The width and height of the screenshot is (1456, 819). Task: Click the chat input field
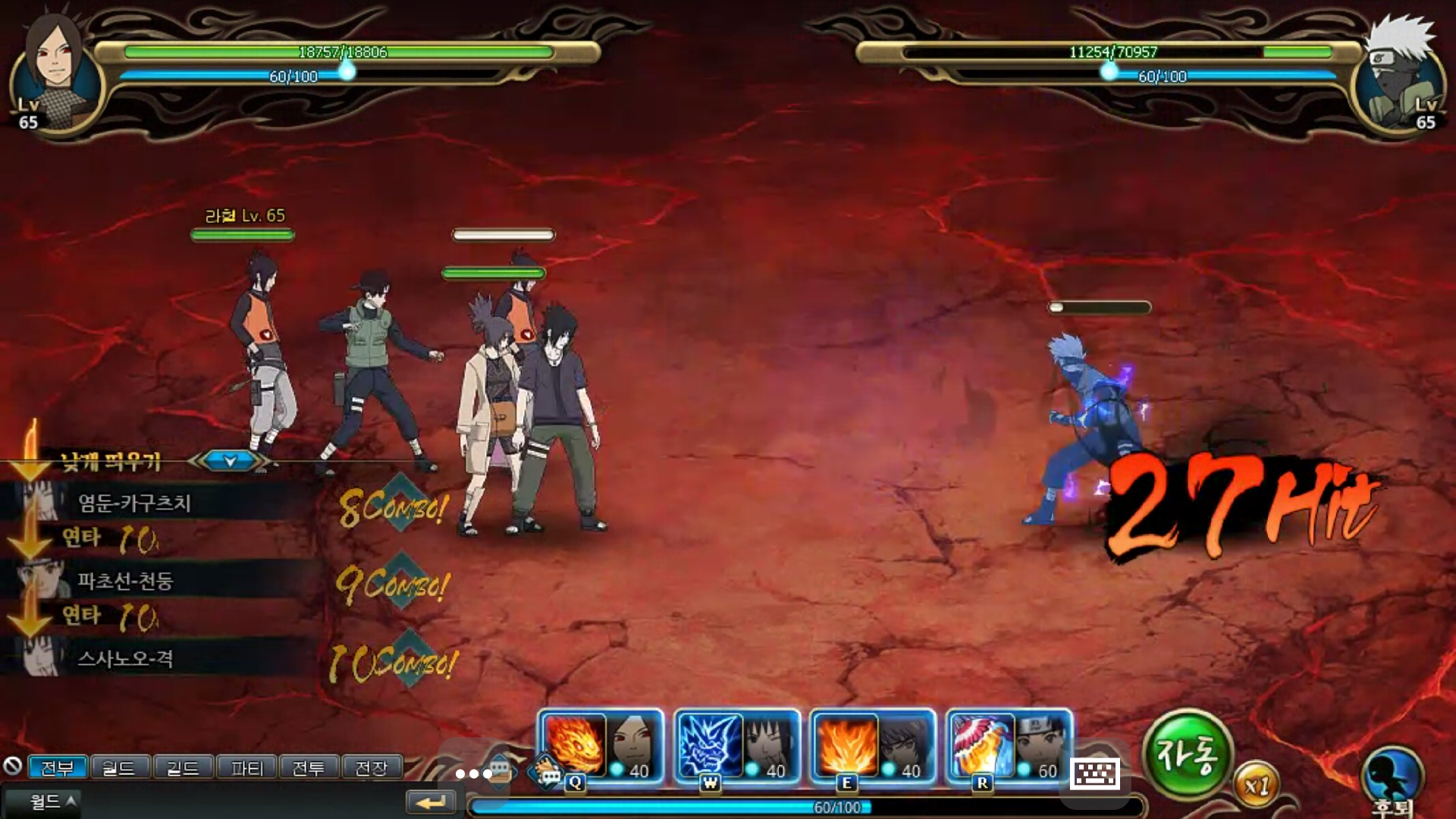tap(243, 802)
